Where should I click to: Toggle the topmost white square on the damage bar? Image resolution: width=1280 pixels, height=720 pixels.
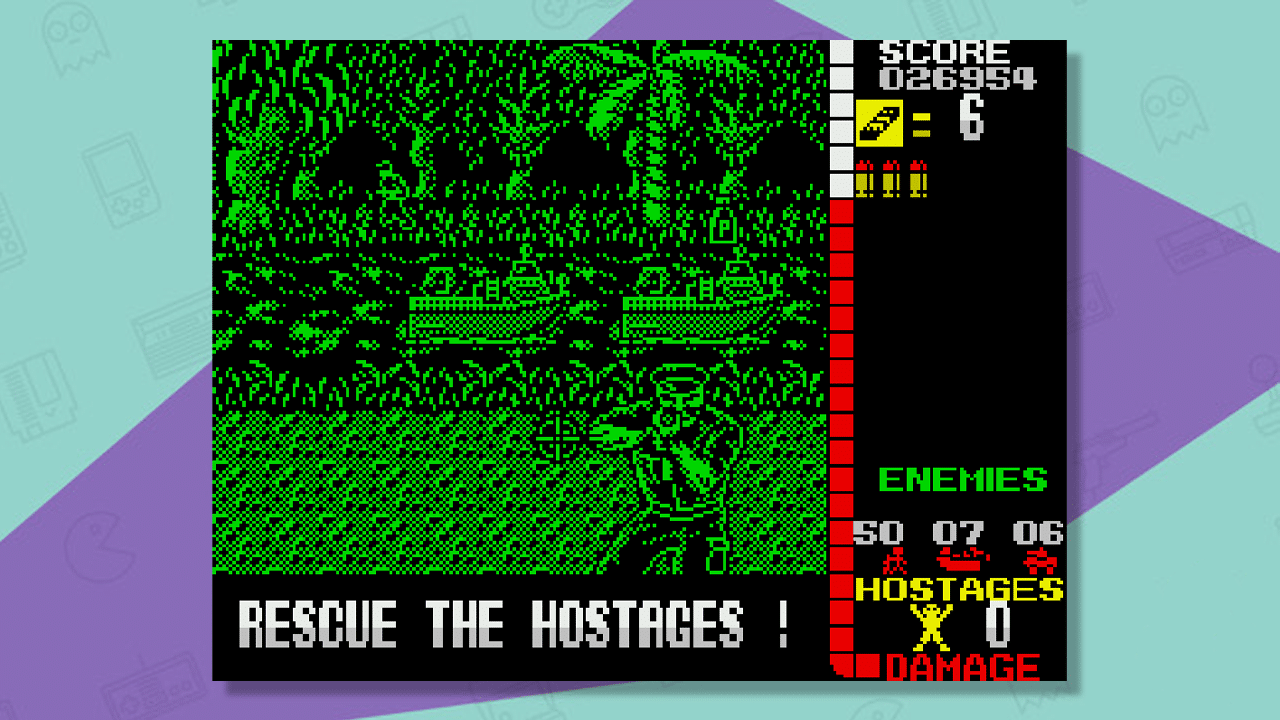[843, 50]
